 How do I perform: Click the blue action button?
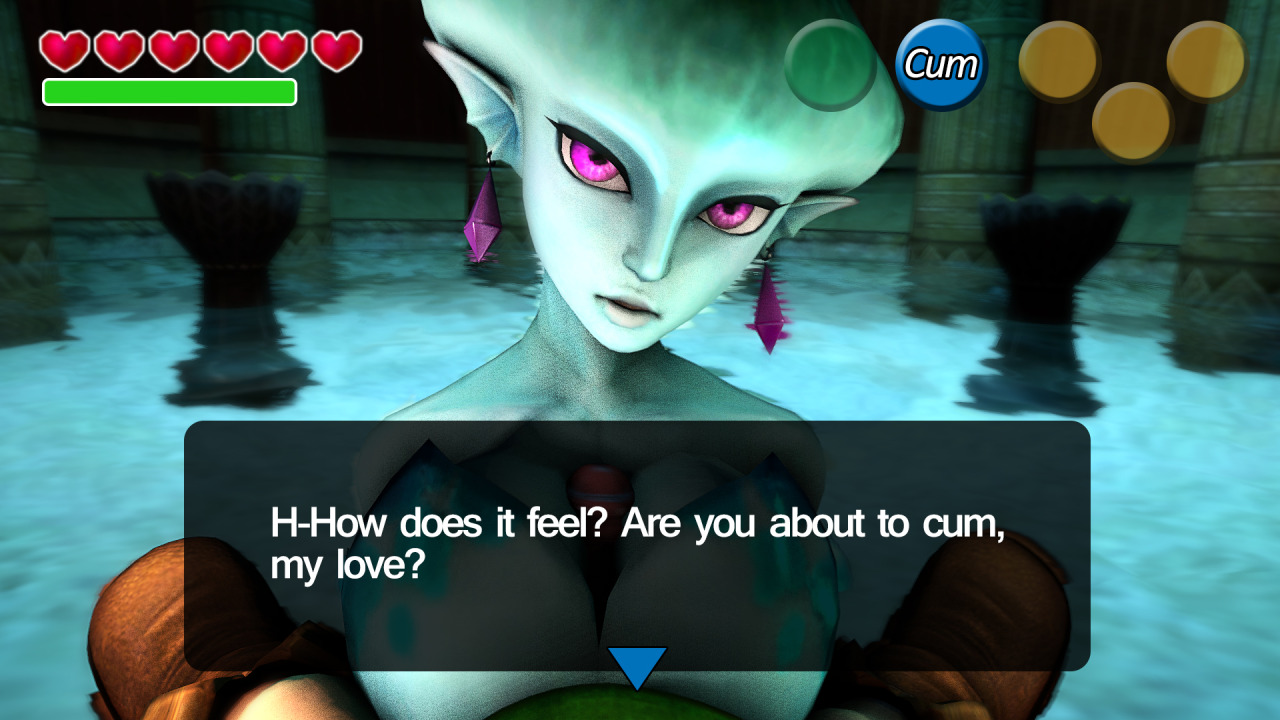click(x=940, y=65)
